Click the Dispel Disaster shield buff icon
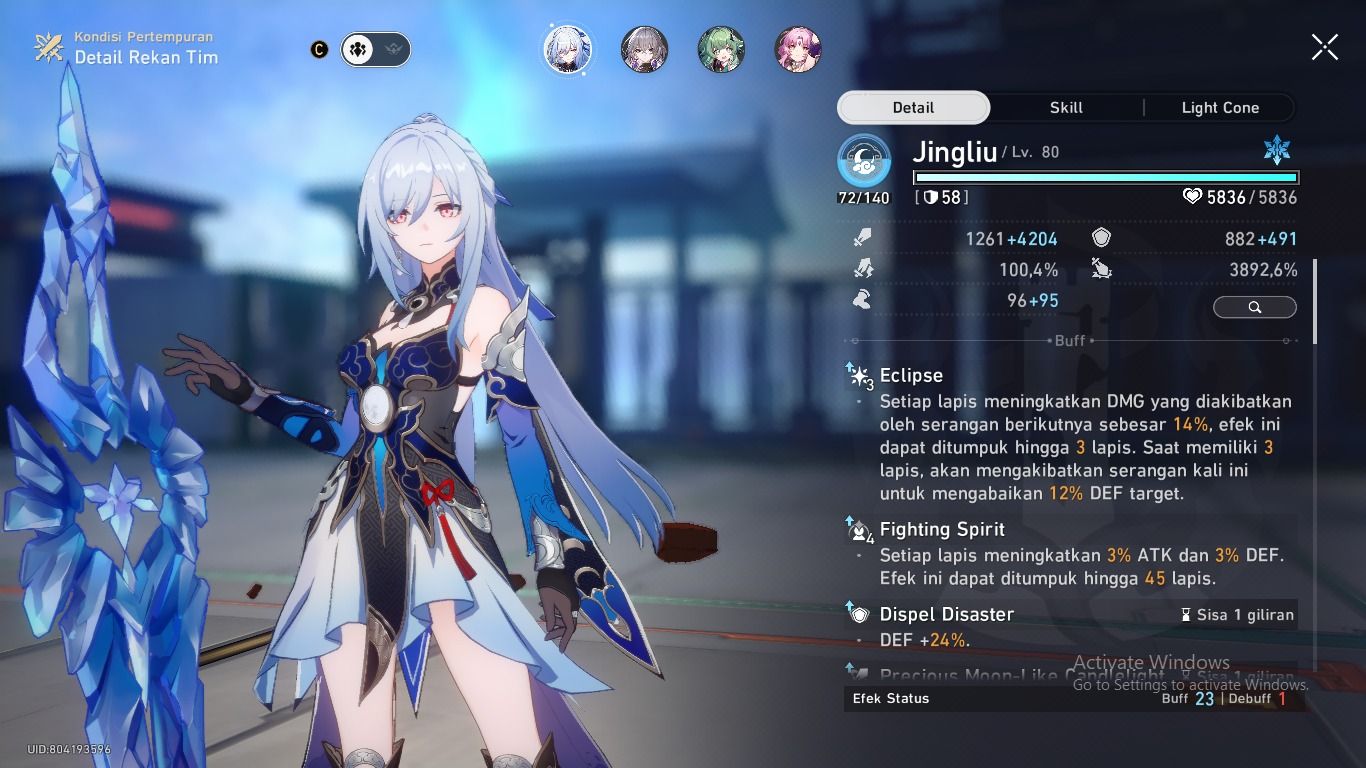The width and height of the screenshot is (1366, 768). (860, 614)
